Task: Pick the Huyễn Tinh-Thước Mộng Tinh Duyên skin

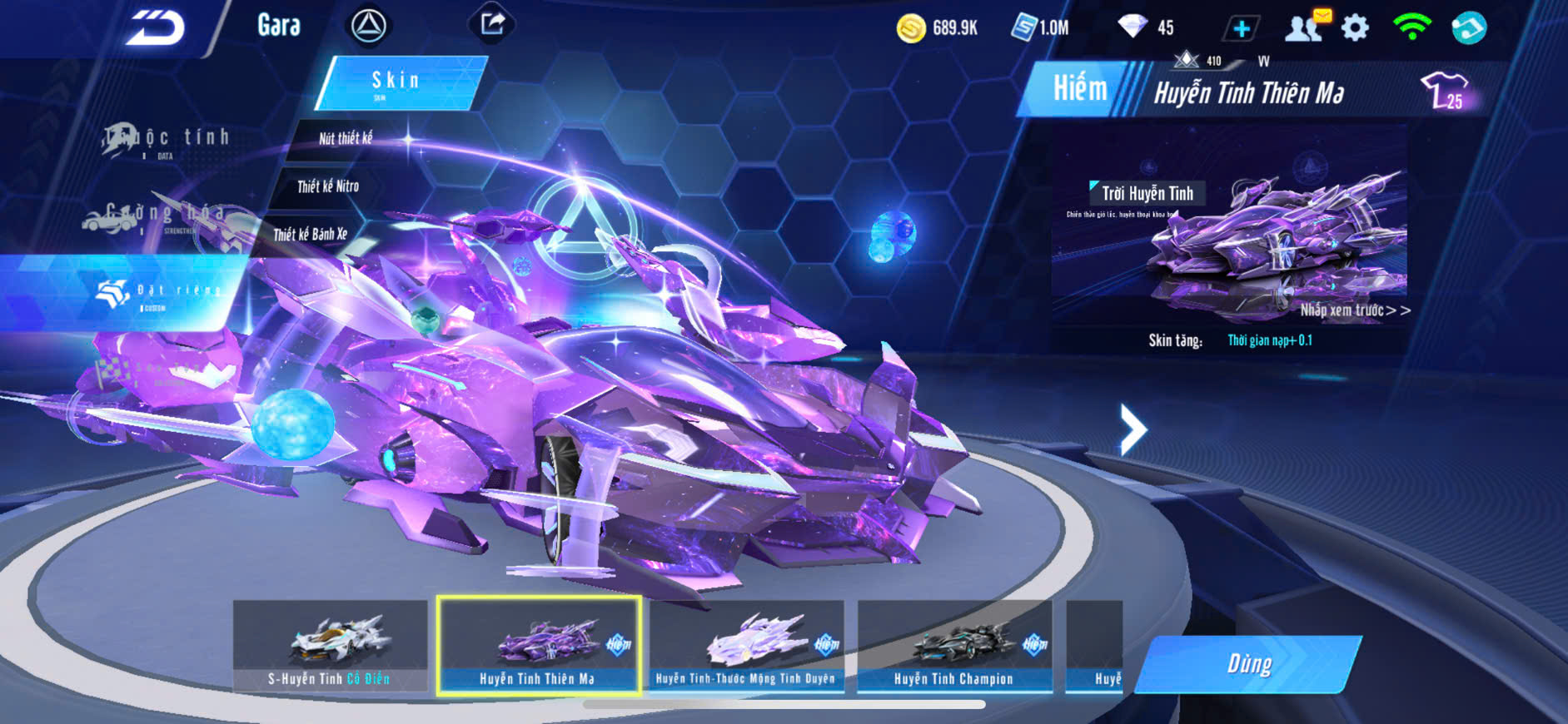Action: pyautogui.click(x=746, y=646)
